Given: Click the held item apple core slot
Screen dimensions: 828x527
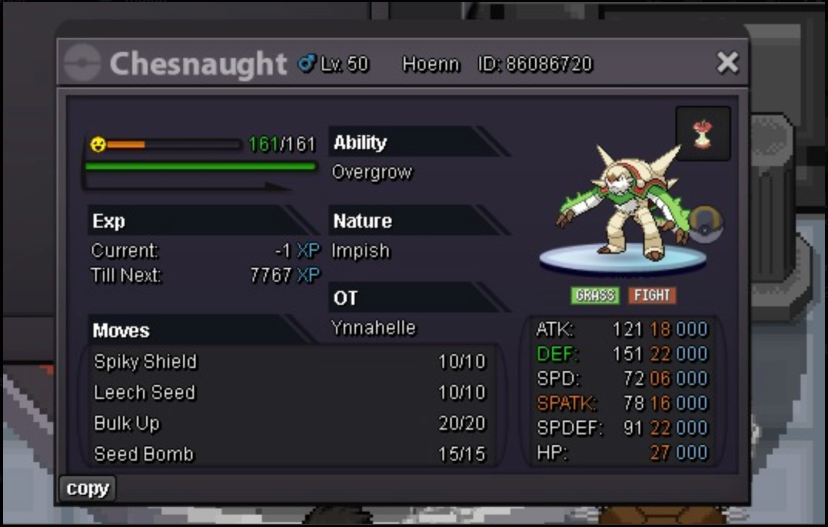Looking at the screenshot, I should (702, 133).
